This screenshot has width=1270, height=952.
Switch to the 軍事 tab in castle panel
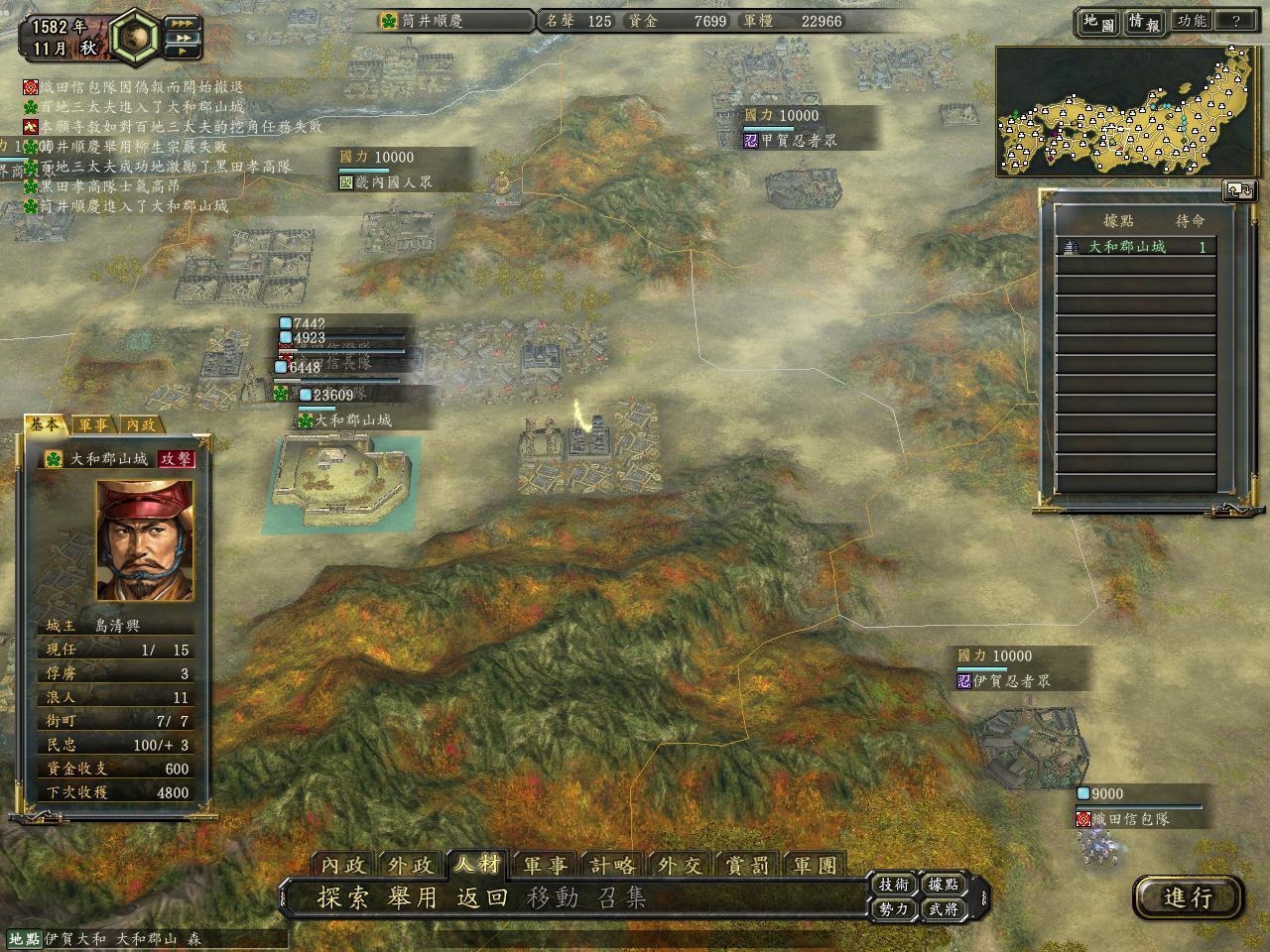(x=94, y=424)
